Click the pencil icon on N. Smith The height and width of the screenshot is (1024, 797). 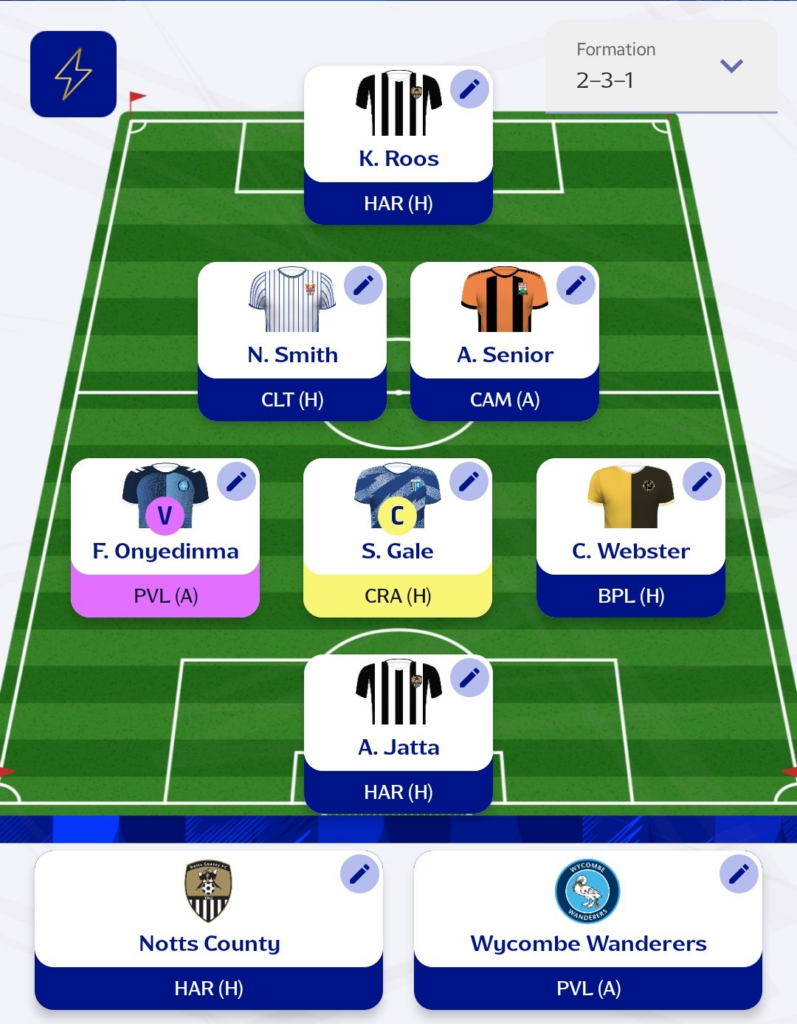click(363, 285)
